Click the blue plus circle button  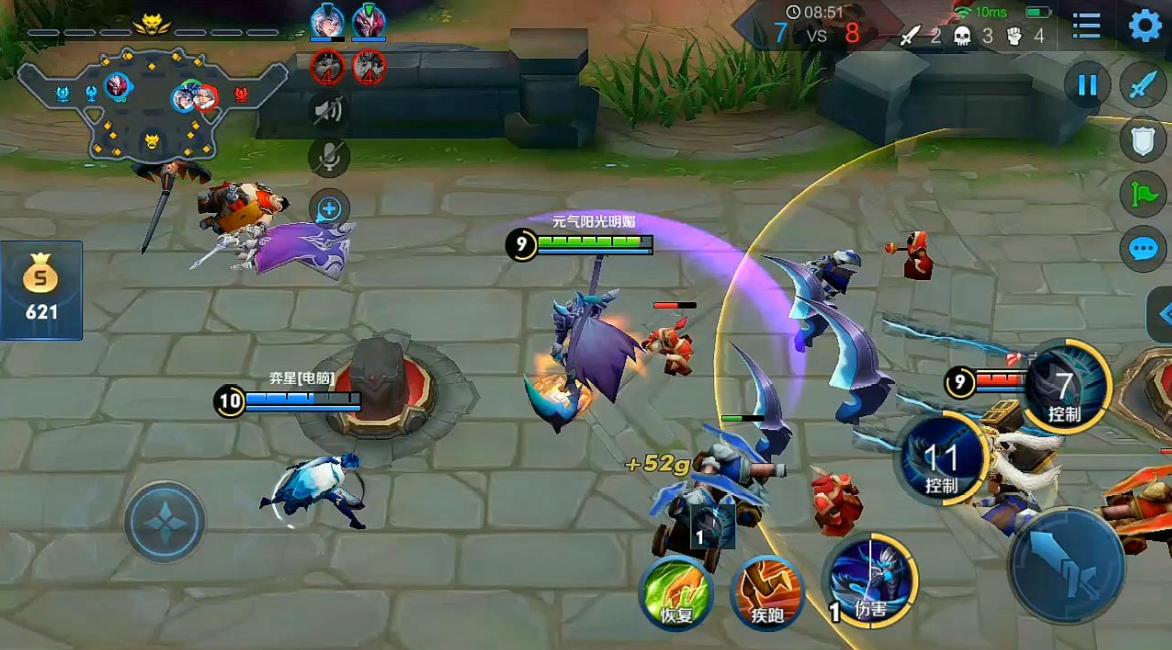point(329,210)
